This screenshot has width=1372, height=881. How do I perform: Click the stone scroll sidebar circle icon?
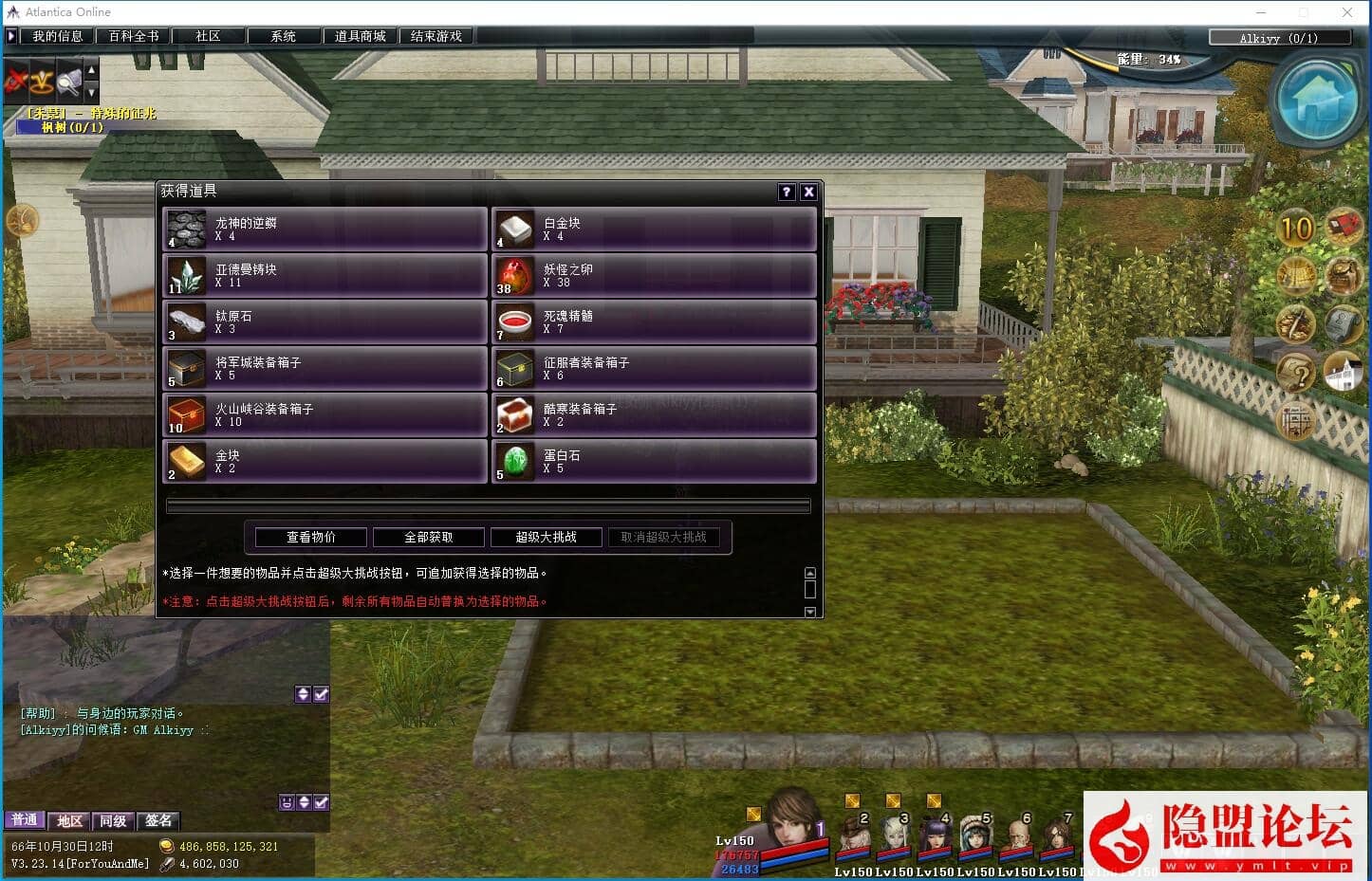click(x=1344, y=324)
